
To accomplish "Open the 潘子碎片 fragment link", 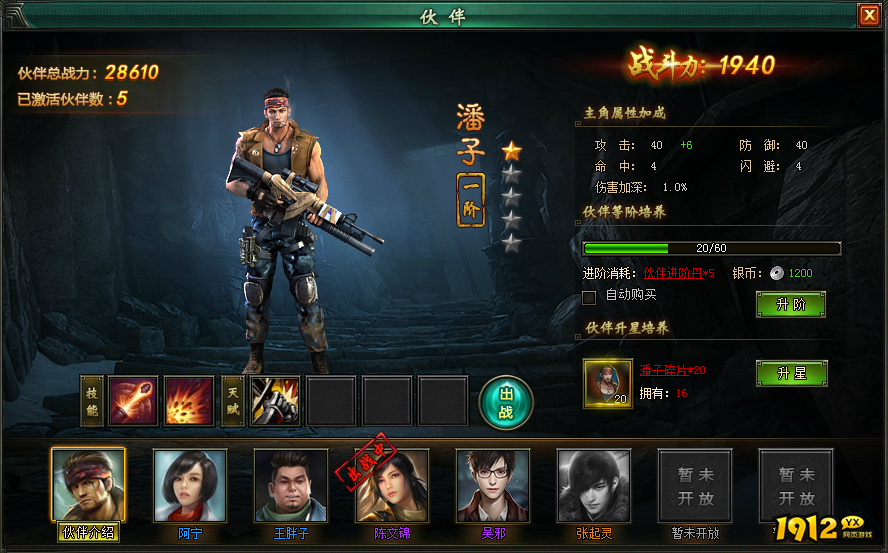I will (x=672, y=369).
